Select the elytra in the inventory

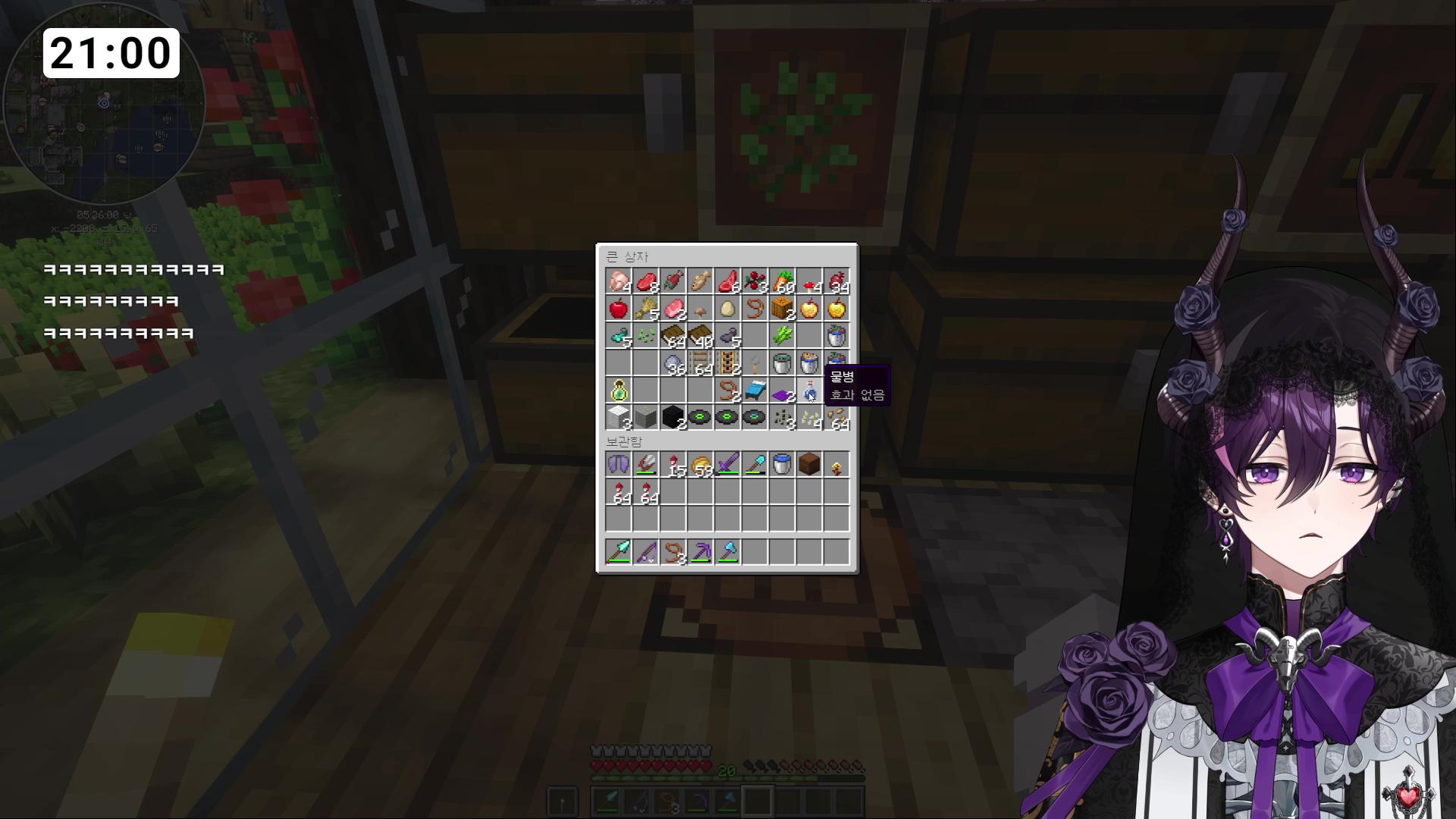pyautogui.click(x=619, y=465)
